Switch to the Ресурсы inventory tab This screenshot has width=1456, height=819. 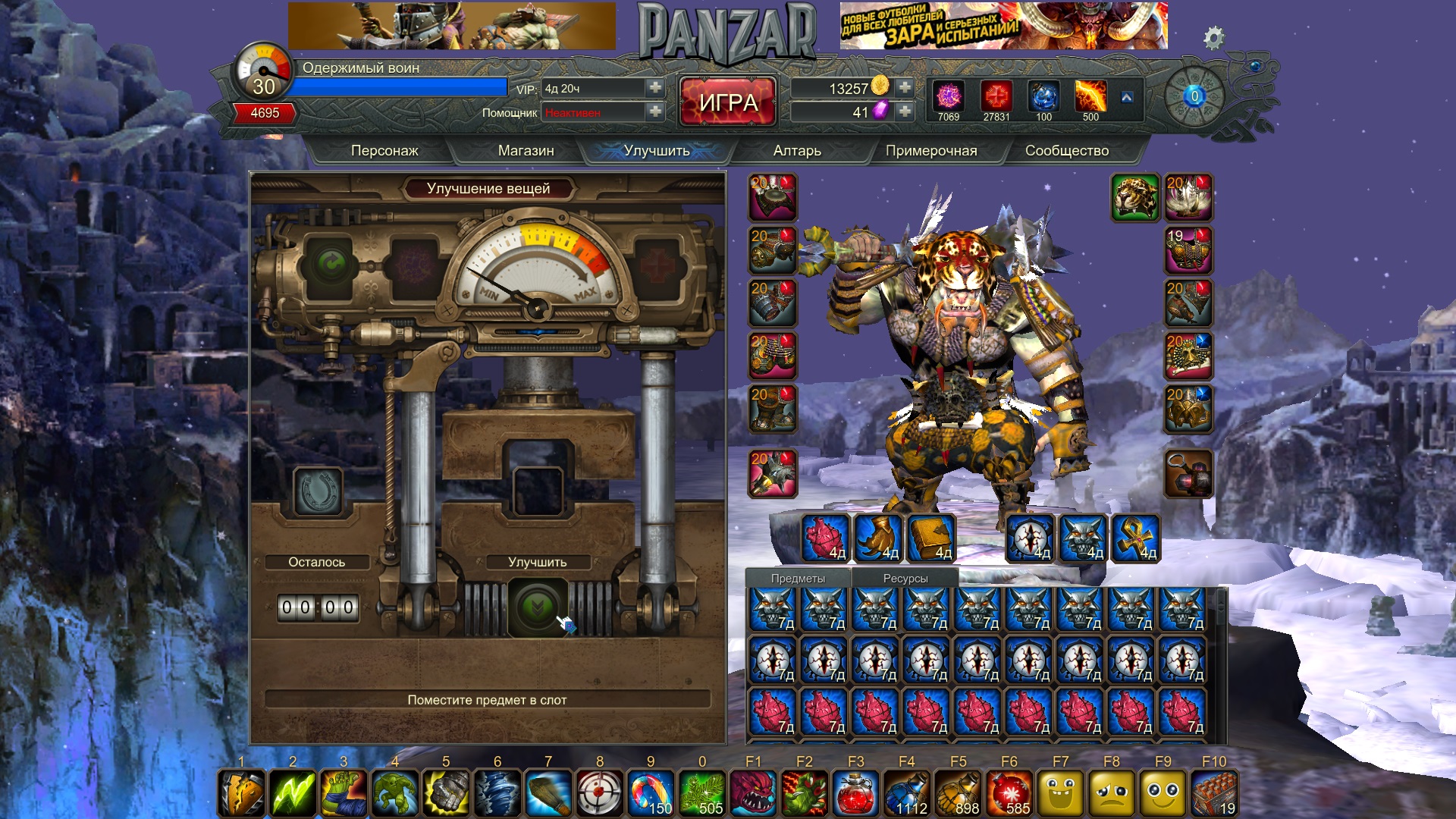[905, 578]
